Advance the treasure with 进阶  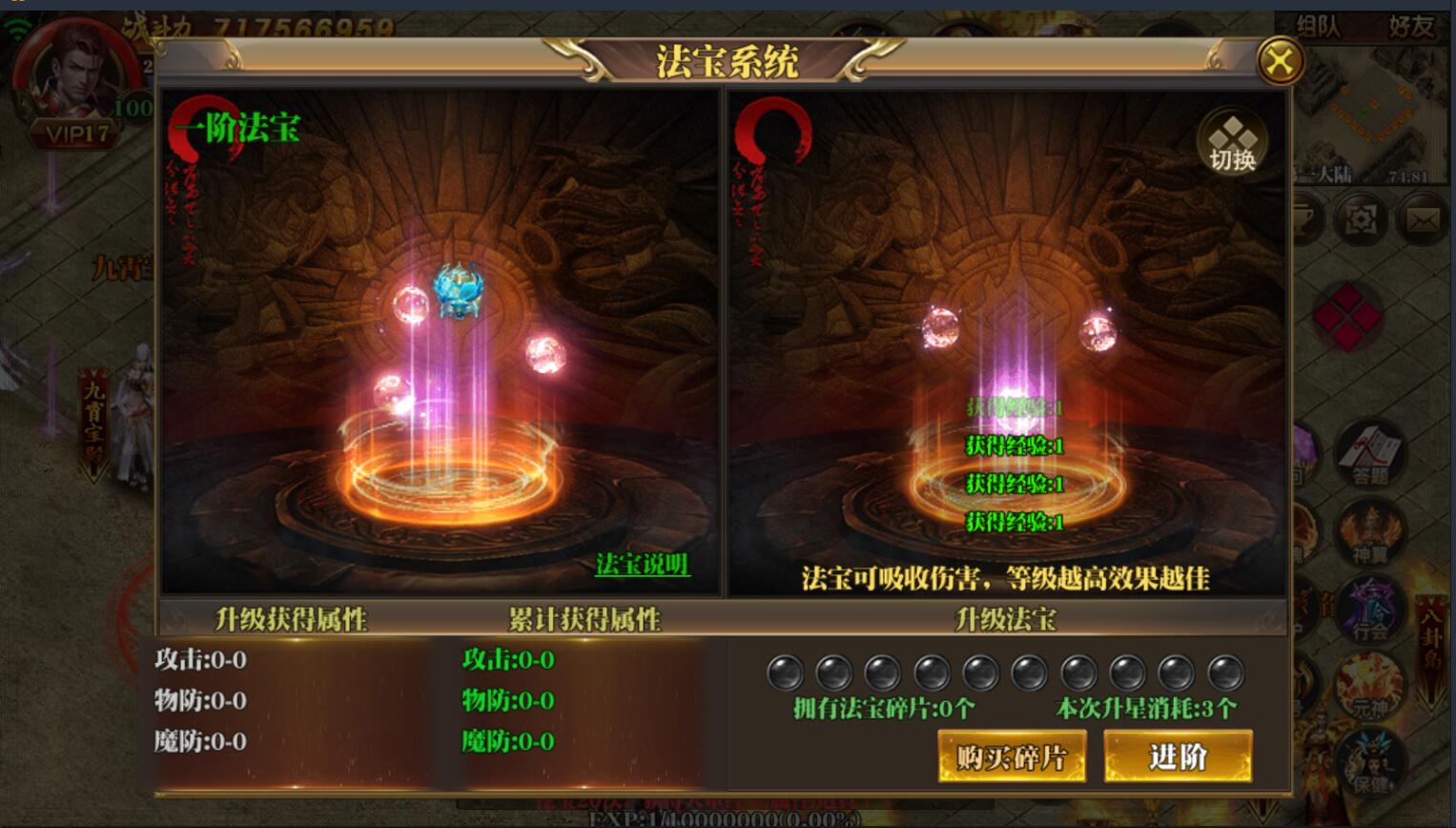[1178, 756]
